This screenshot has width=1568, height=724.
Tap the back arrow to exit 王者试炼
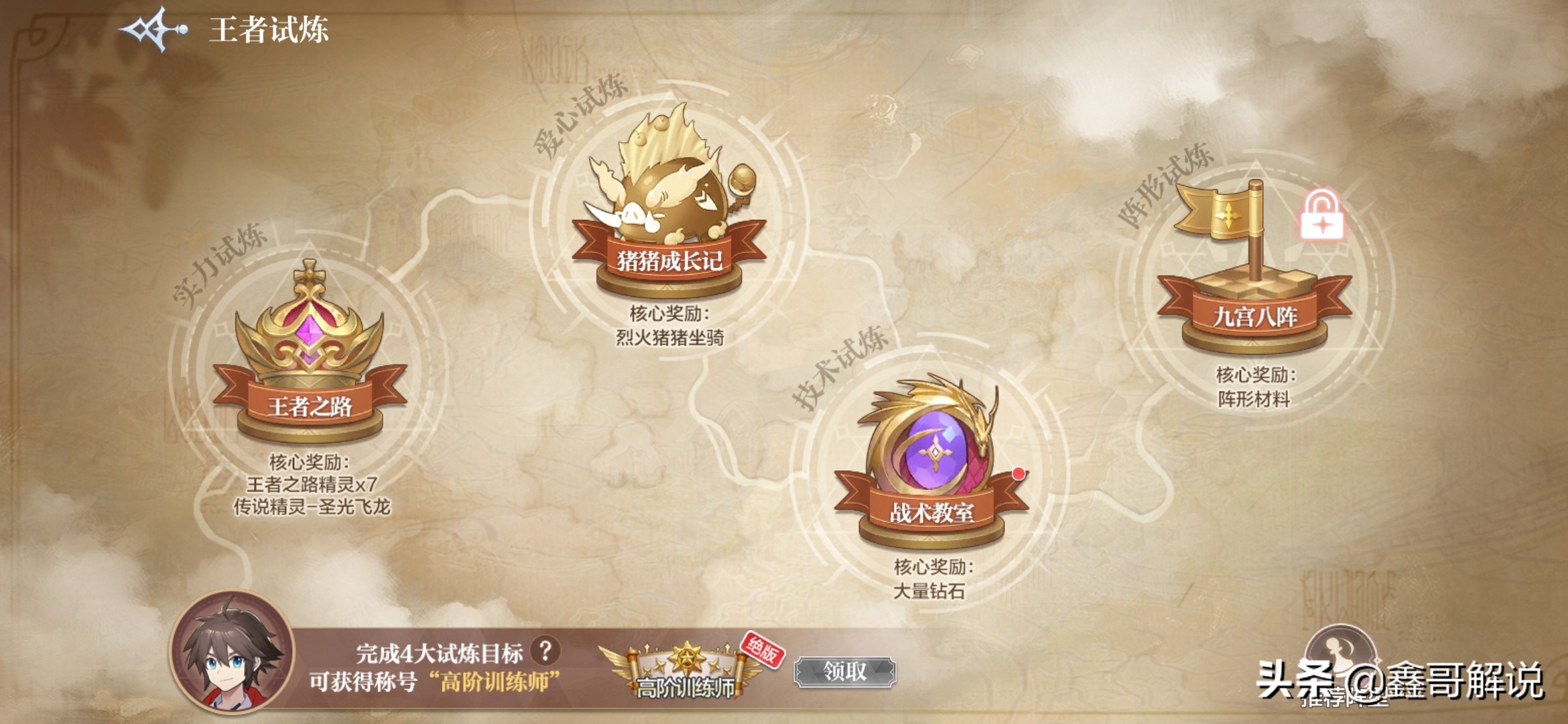[151, 28]
